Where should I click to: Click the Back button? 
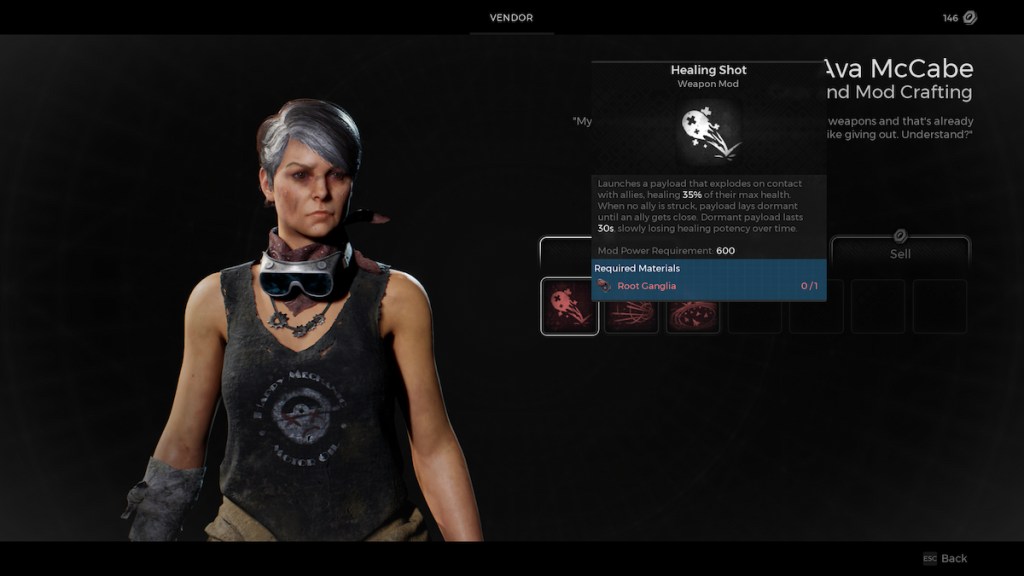coord(945,558)
